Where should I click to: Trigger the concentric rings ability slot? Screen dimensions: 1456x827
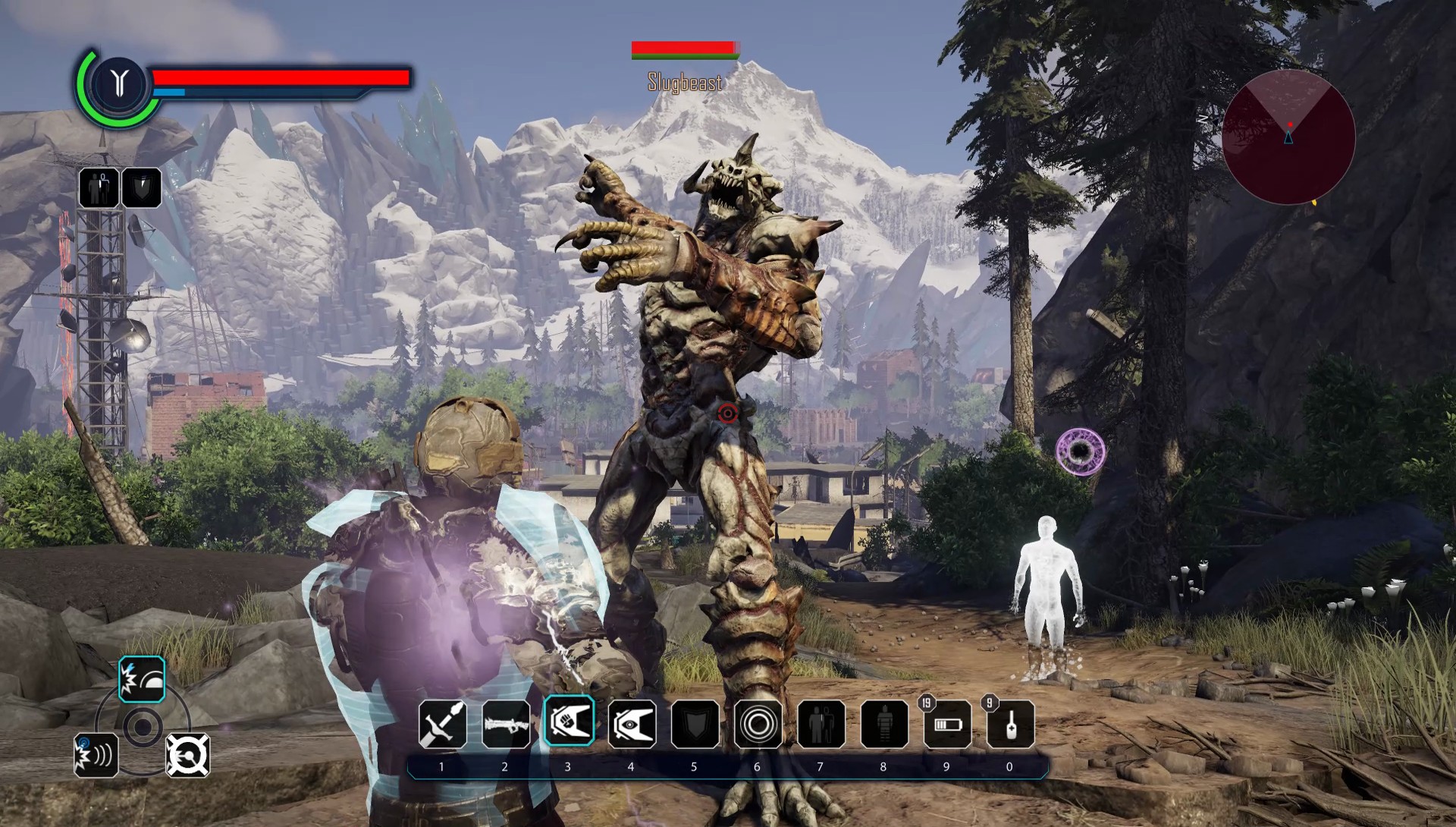(x=758, y=724)
